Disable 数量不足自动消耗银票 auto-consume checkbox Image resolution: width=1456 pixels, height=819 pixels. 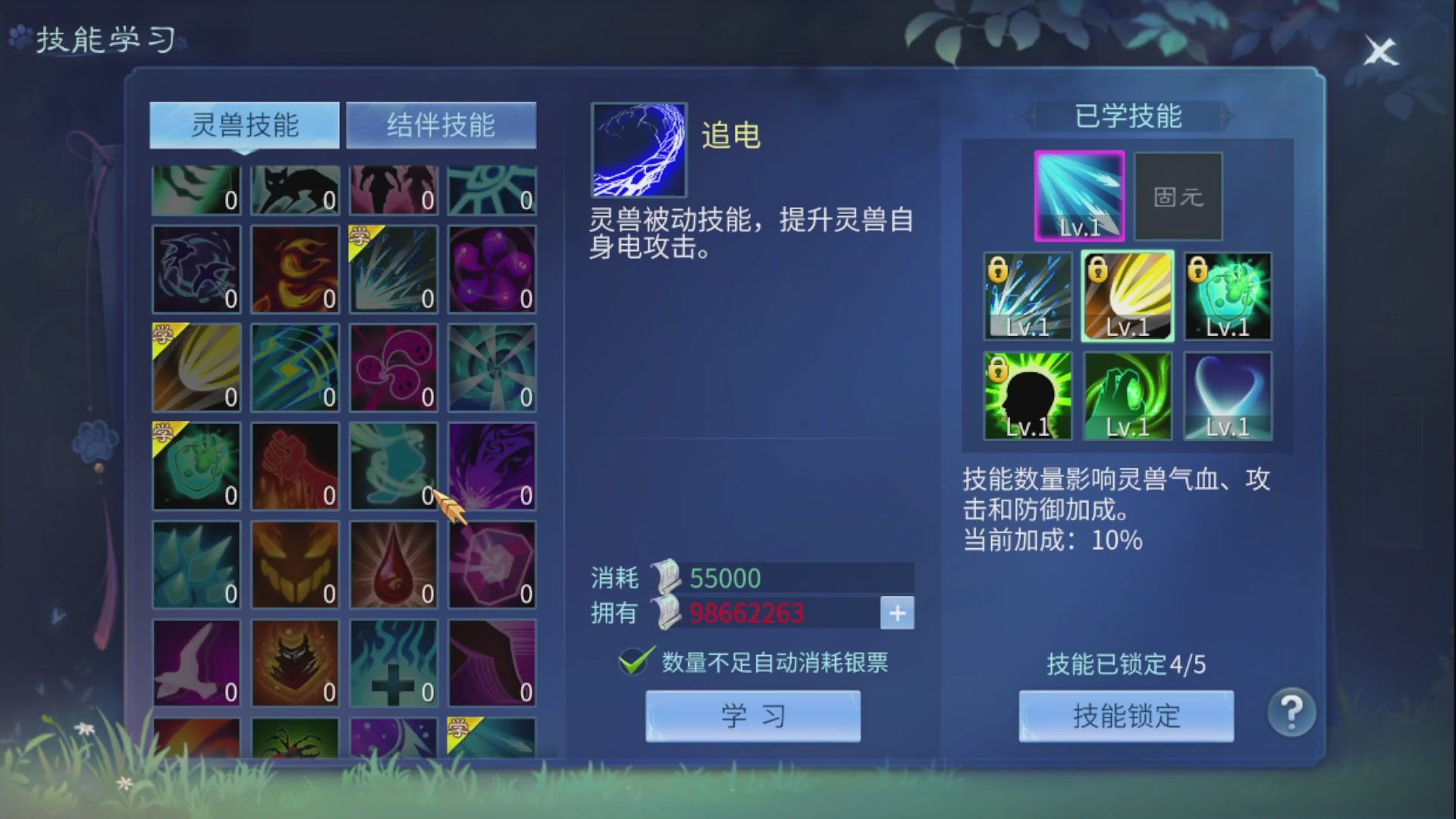click(x=634, y=662)
